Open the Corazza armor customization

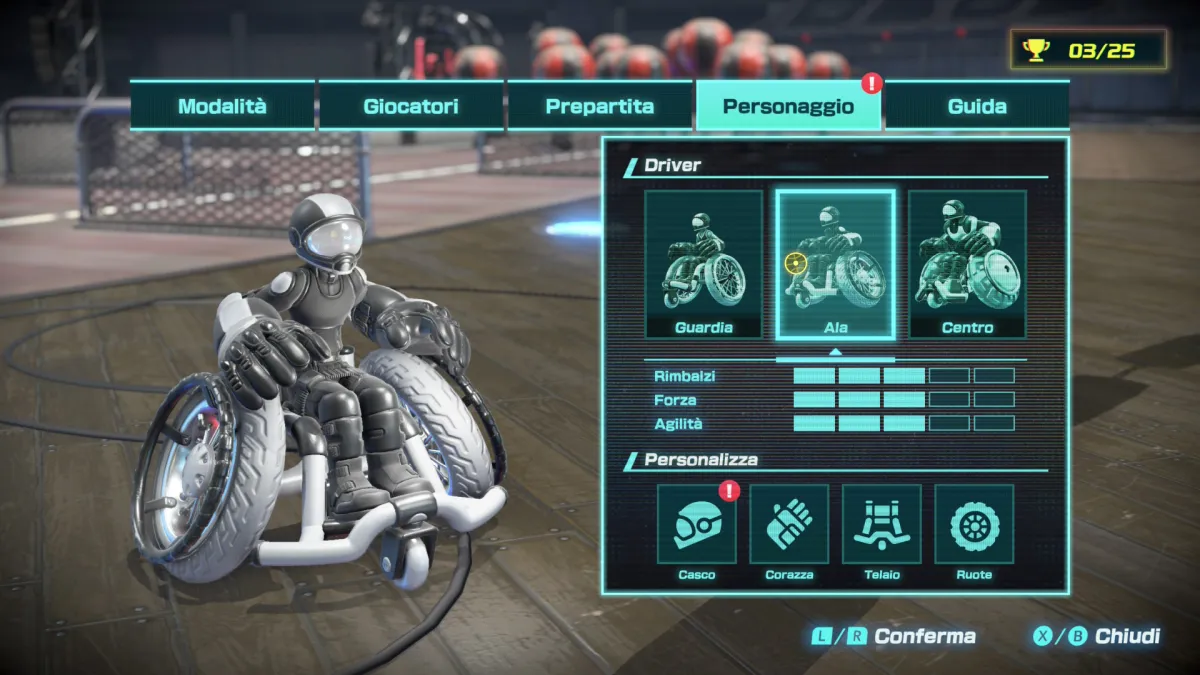789,524
